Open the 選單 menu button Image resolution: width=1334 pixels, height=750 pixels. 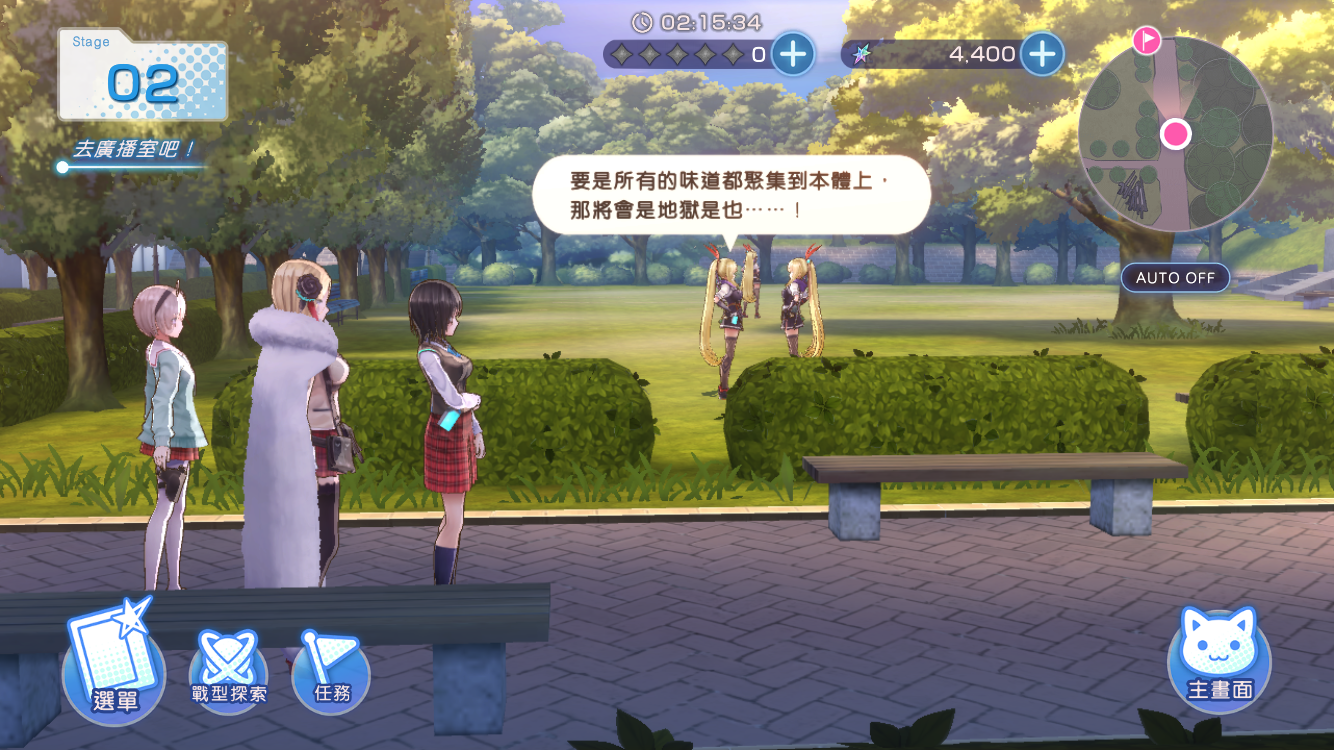(114, 665)
